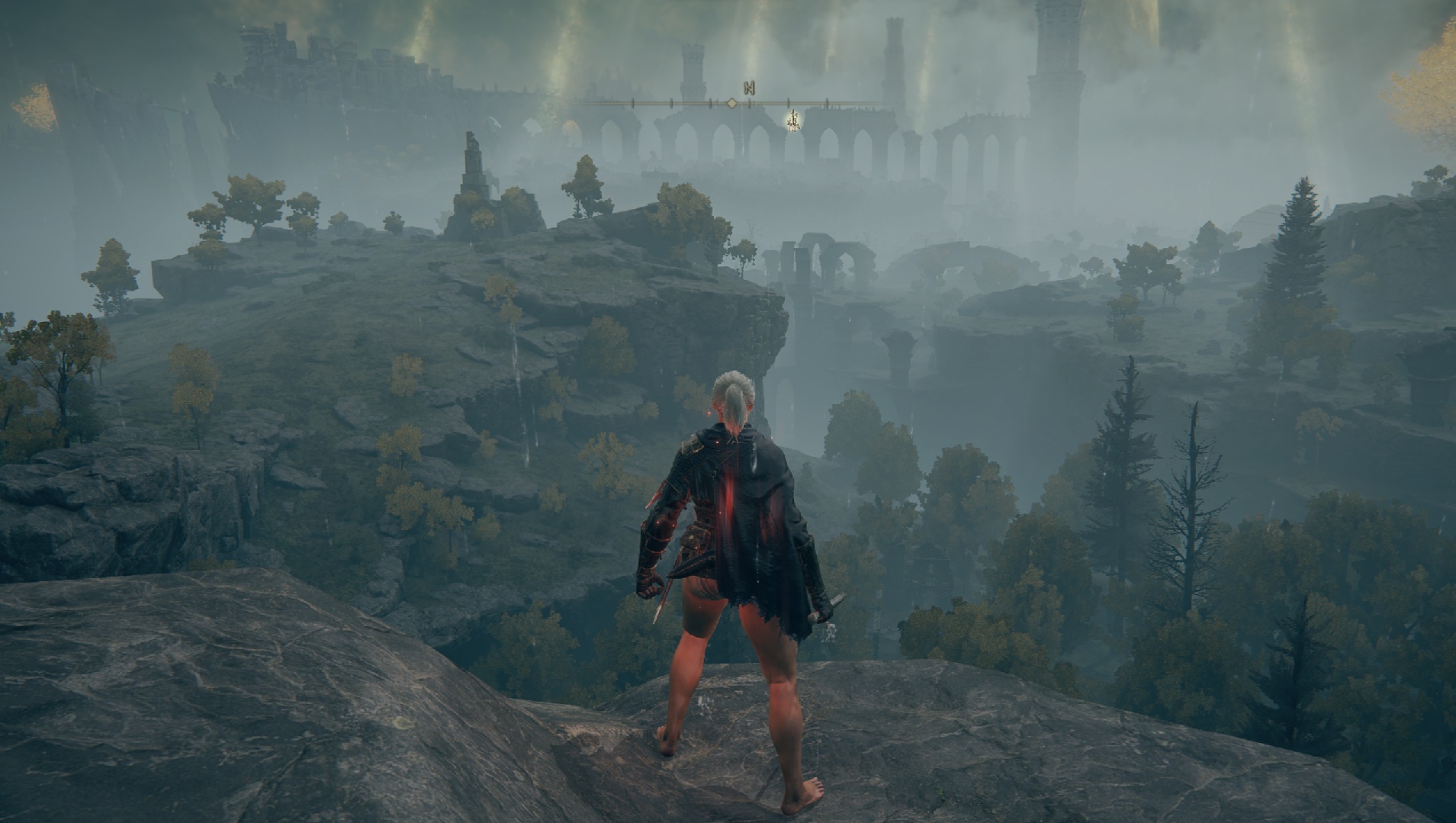
Task: Click the diamond center marker on the compass
Action: [731, 103]
